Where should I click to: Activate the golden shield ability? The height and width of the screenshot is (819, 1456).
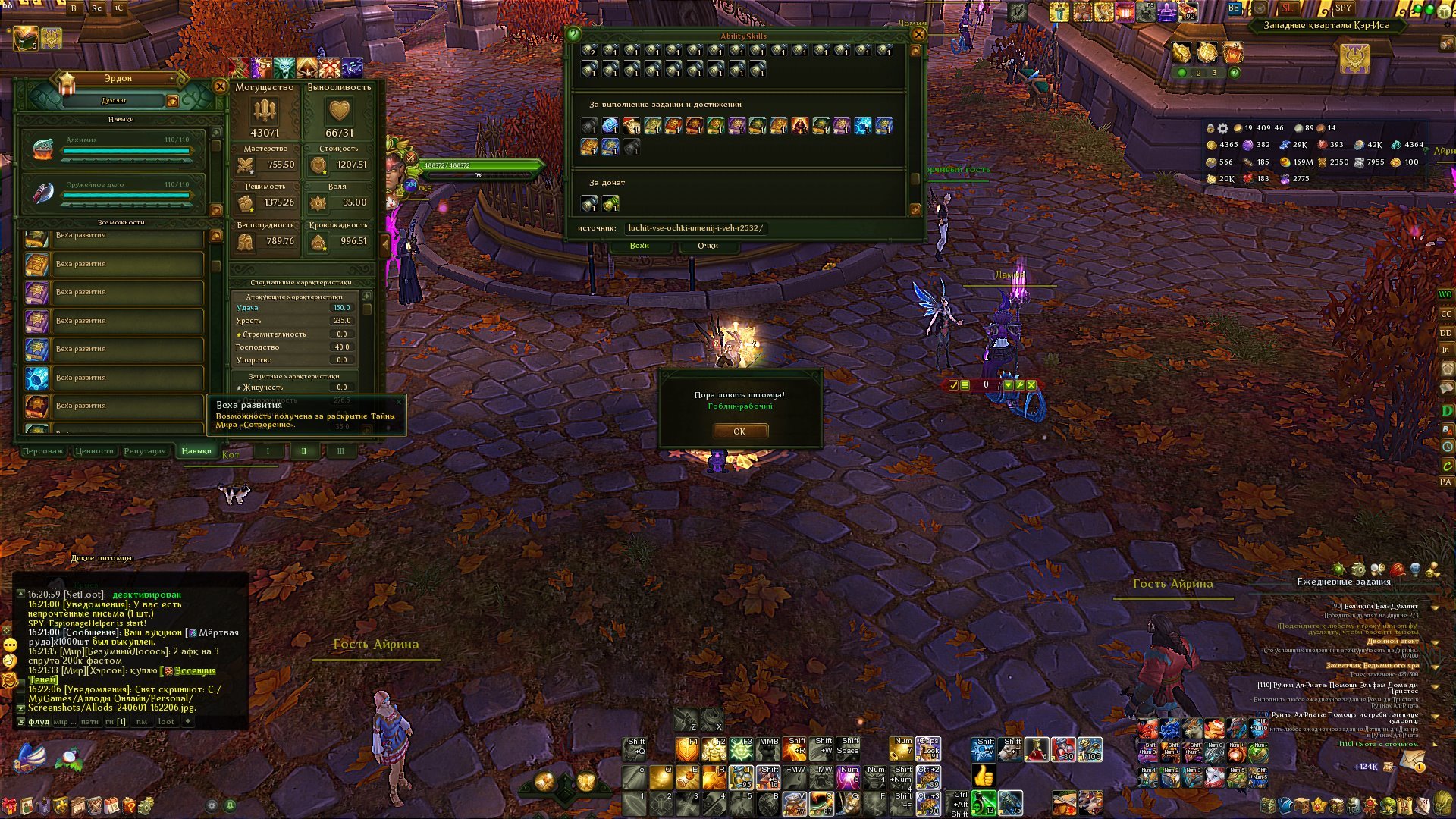tap(687, 751)
